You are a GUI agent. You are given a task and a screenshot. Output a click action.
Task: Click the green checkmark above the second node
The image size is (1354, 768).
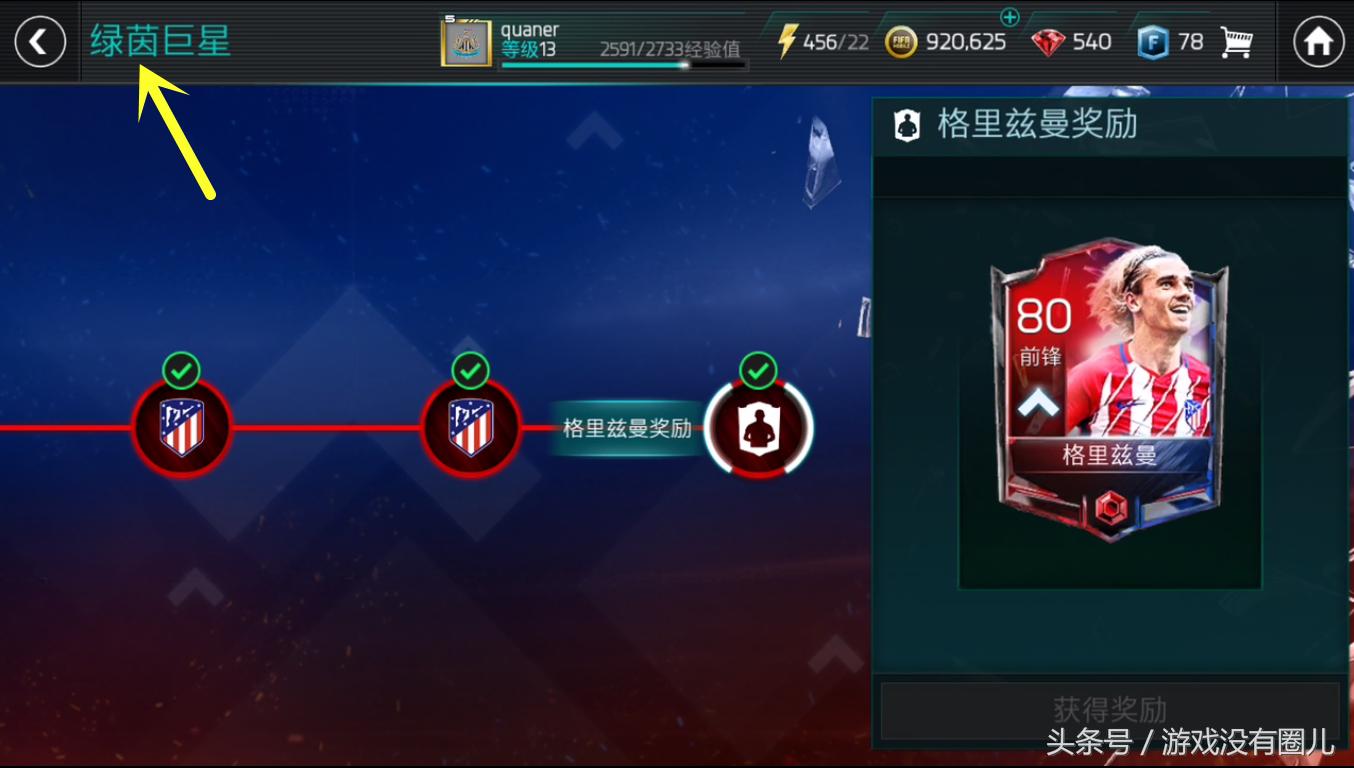469,369
